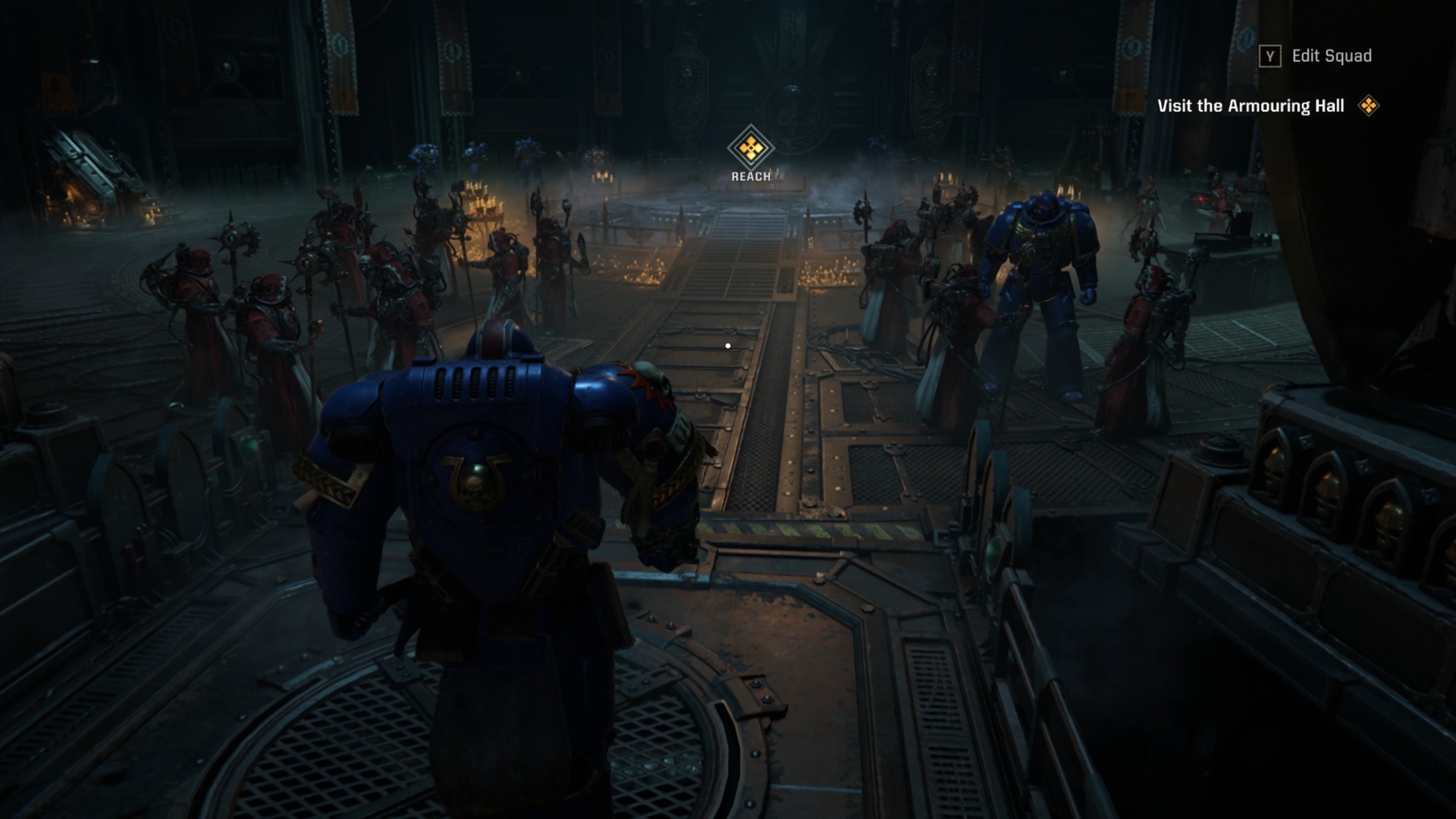The width and height of the screenshot is (1456, 819).
Task: Open the Edit Squad option
Action: [x=1316, y=56]
